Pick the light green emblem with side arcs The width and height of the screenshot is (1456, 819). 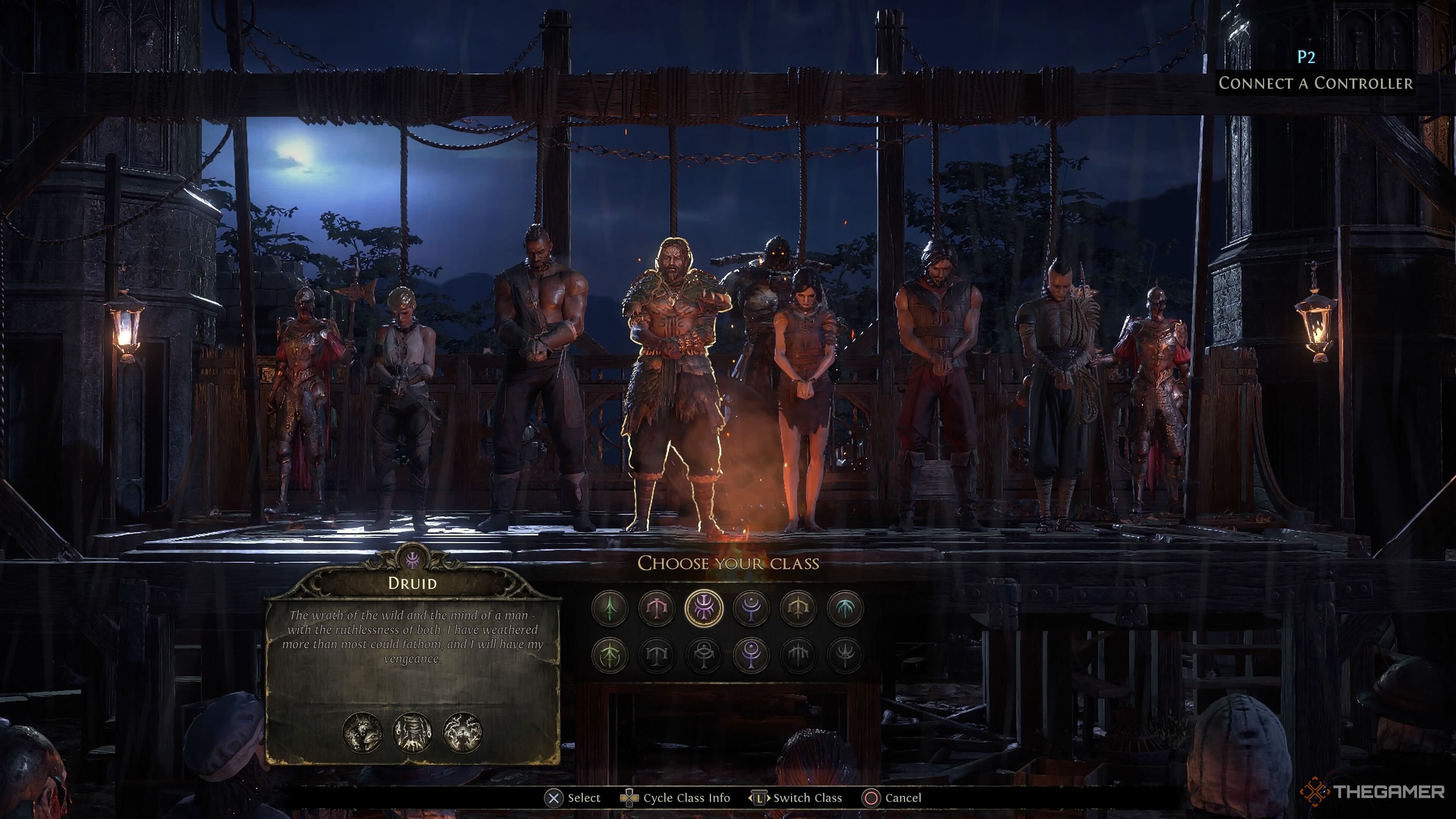click(x=609, y=655)
